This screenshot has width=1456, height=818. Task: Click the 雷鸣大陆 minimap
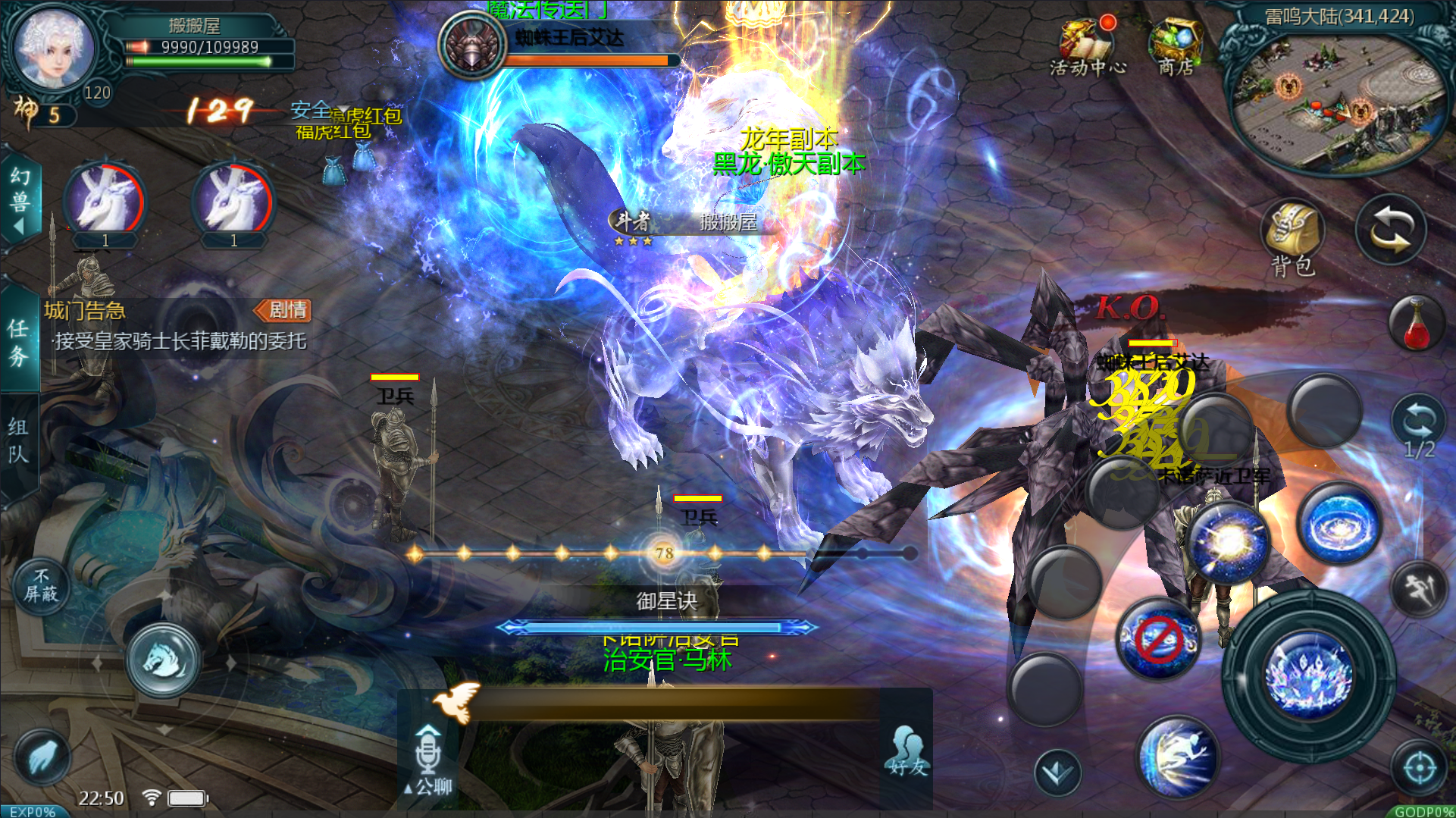point(1334,99)
